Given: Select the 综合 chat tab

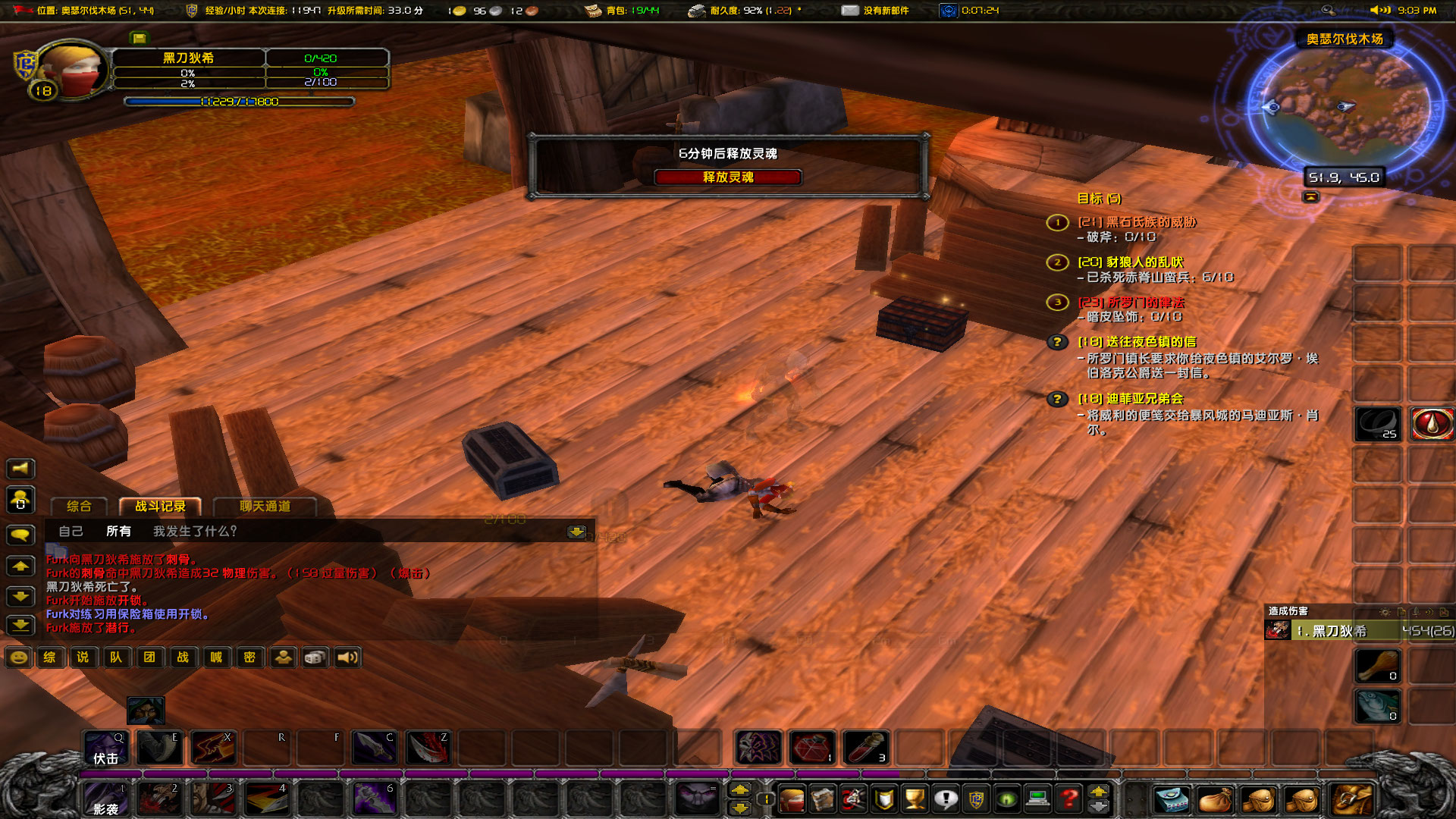Looking at the screenshot, I should click(x=79, y=507).
